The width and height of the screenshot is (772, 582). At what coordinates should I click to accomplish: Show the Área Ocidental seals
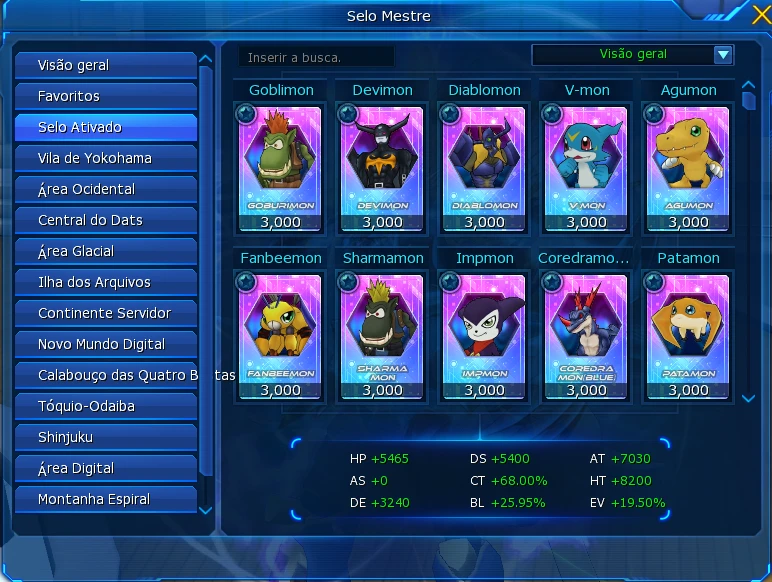coord(105,189)
